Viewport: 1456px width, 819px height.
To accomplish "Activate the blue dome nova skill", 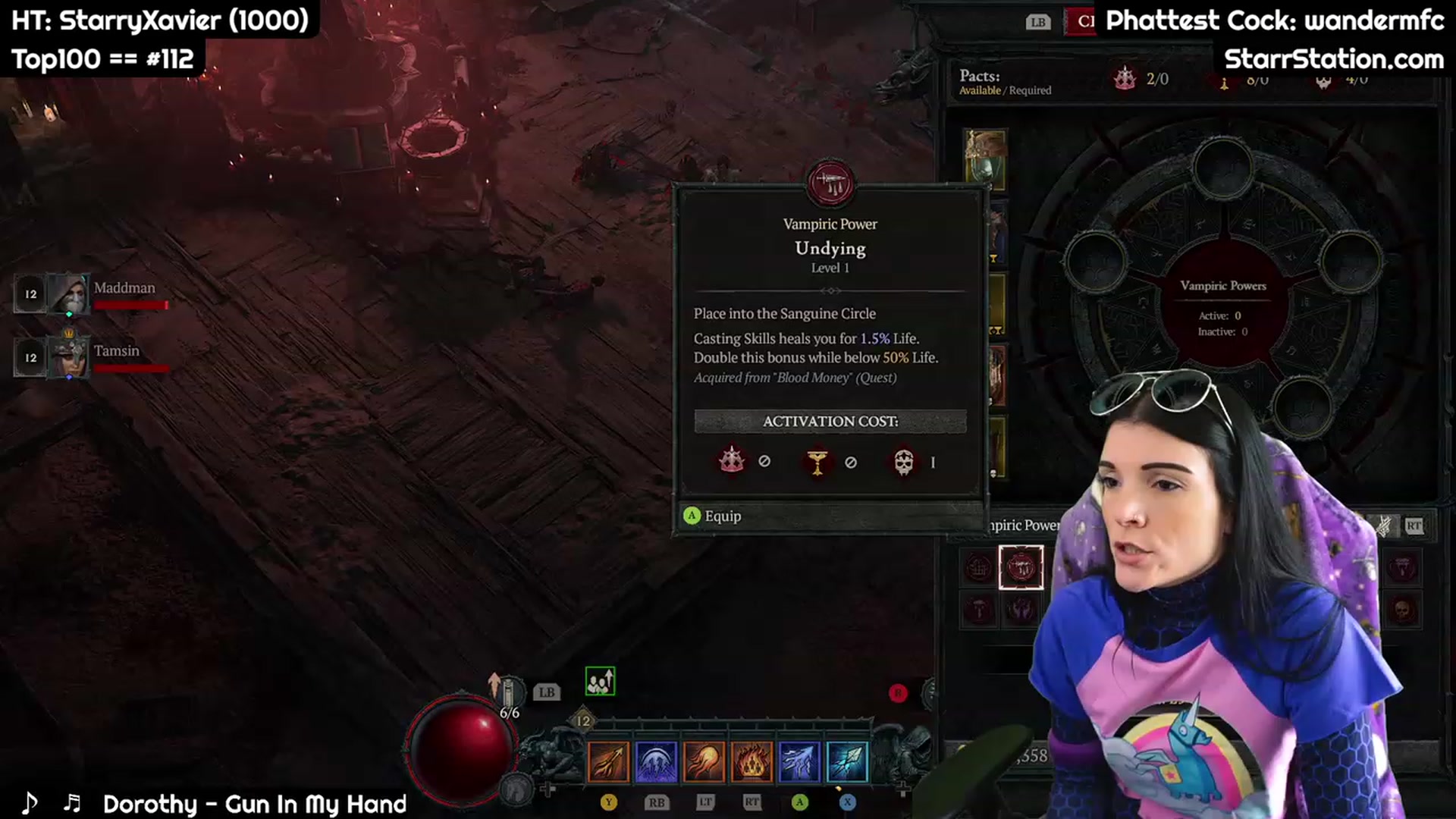I will point(656,761).
